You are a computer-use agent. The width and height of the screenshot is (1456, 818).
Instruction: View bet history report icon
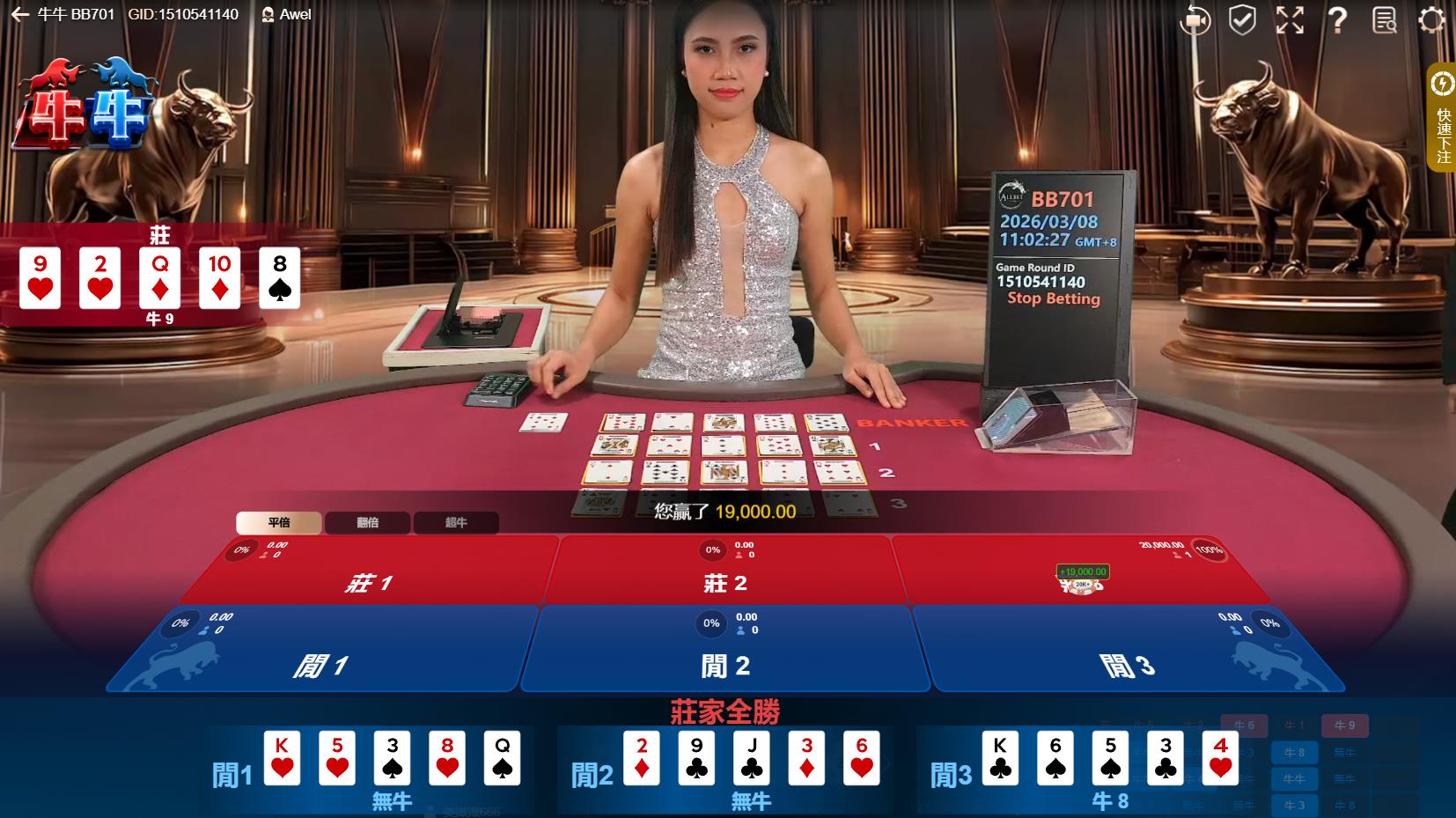click(1385, 19)
